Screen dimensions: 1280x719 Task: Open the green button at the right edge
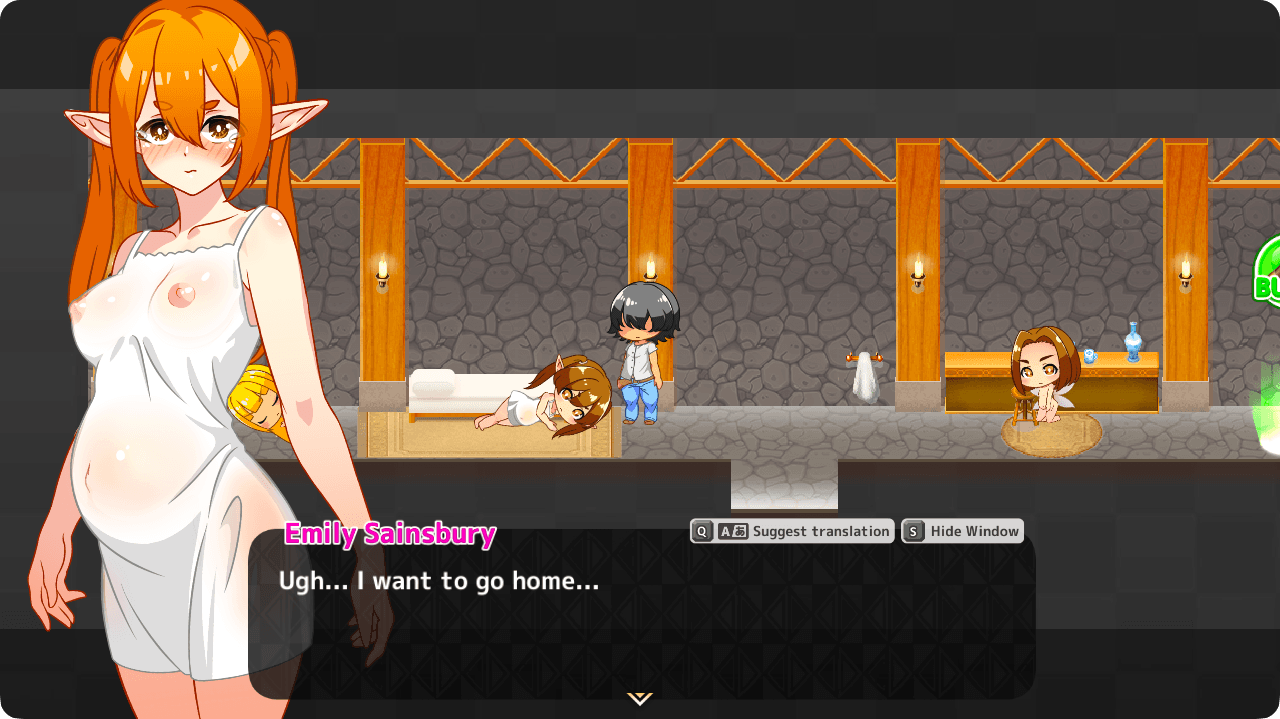click(1268, 270)
